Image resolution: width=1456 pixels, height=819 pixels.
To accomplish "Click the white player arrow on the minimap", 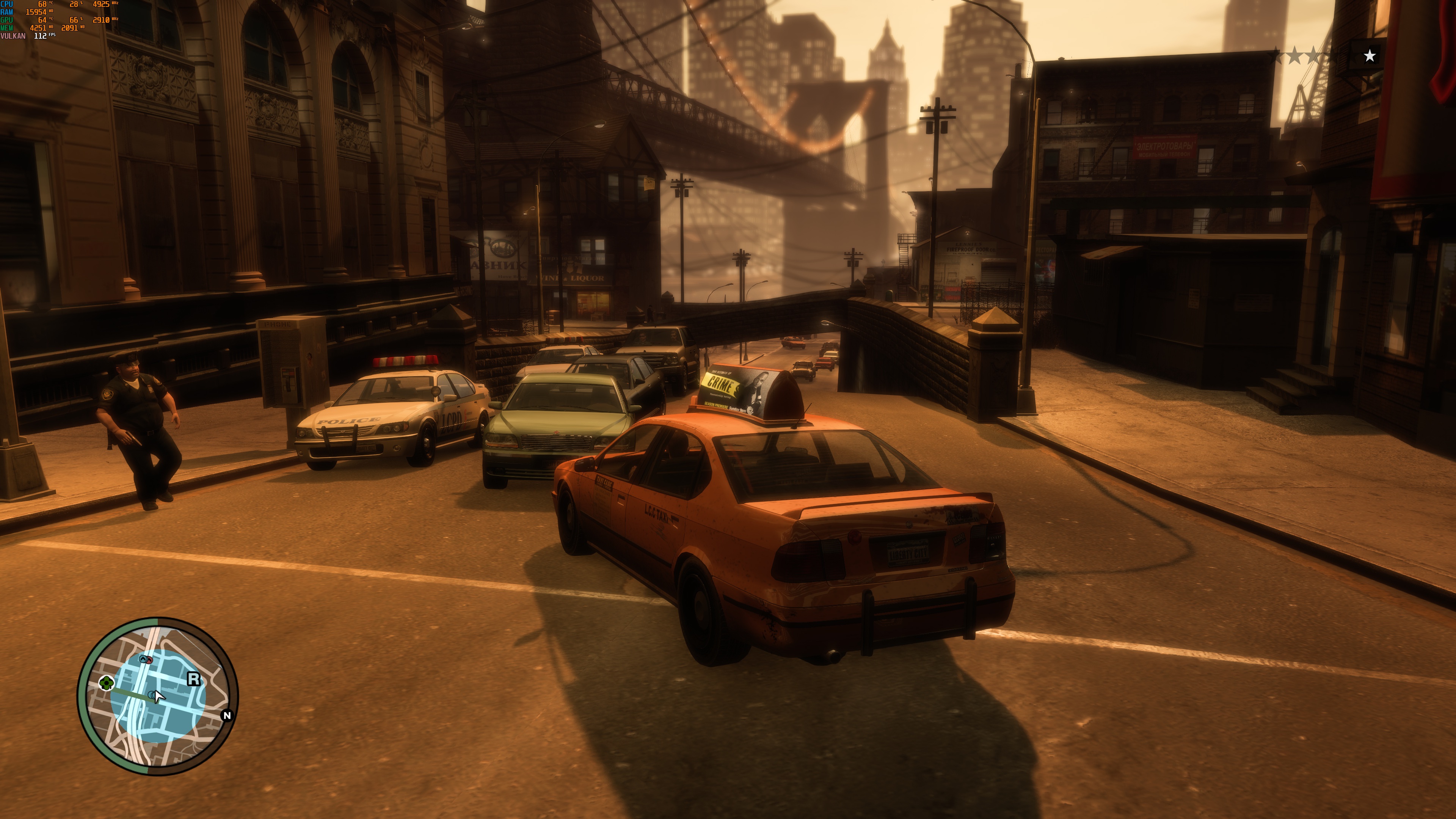I will pyautogui.click(x=159, y=697).
